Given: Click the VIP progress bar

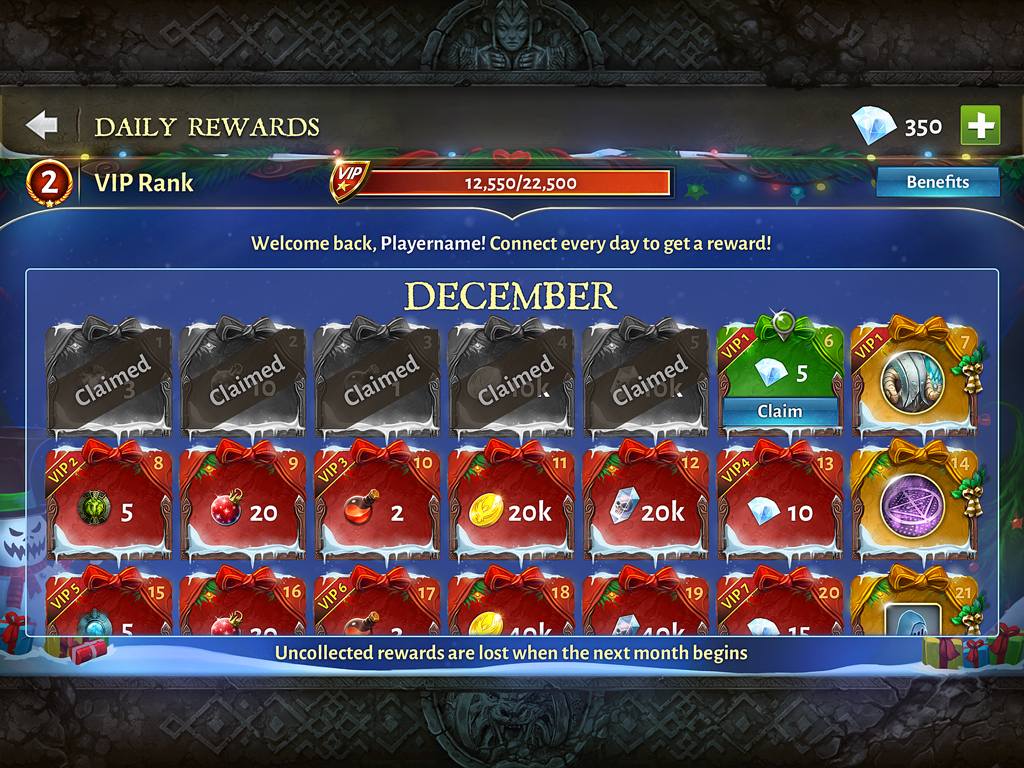Looking at the screenshot, I should pos(510,183).
